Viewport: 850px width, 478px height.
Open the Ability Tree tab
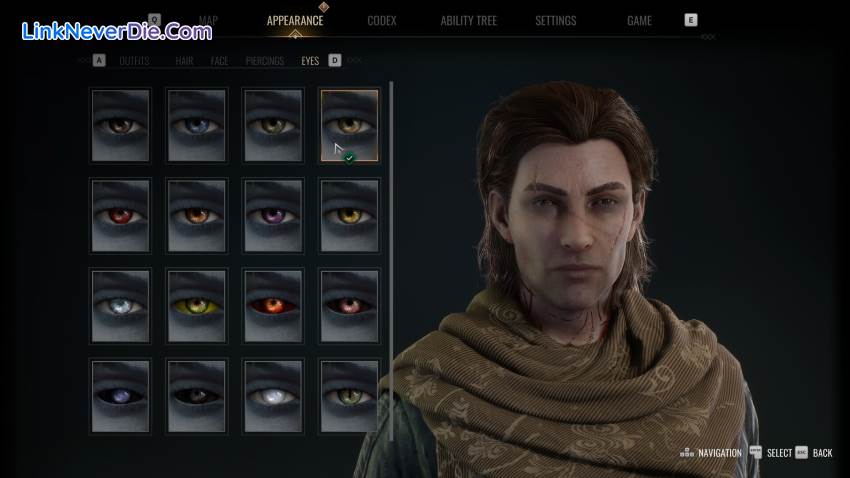(x=469, y=20)
